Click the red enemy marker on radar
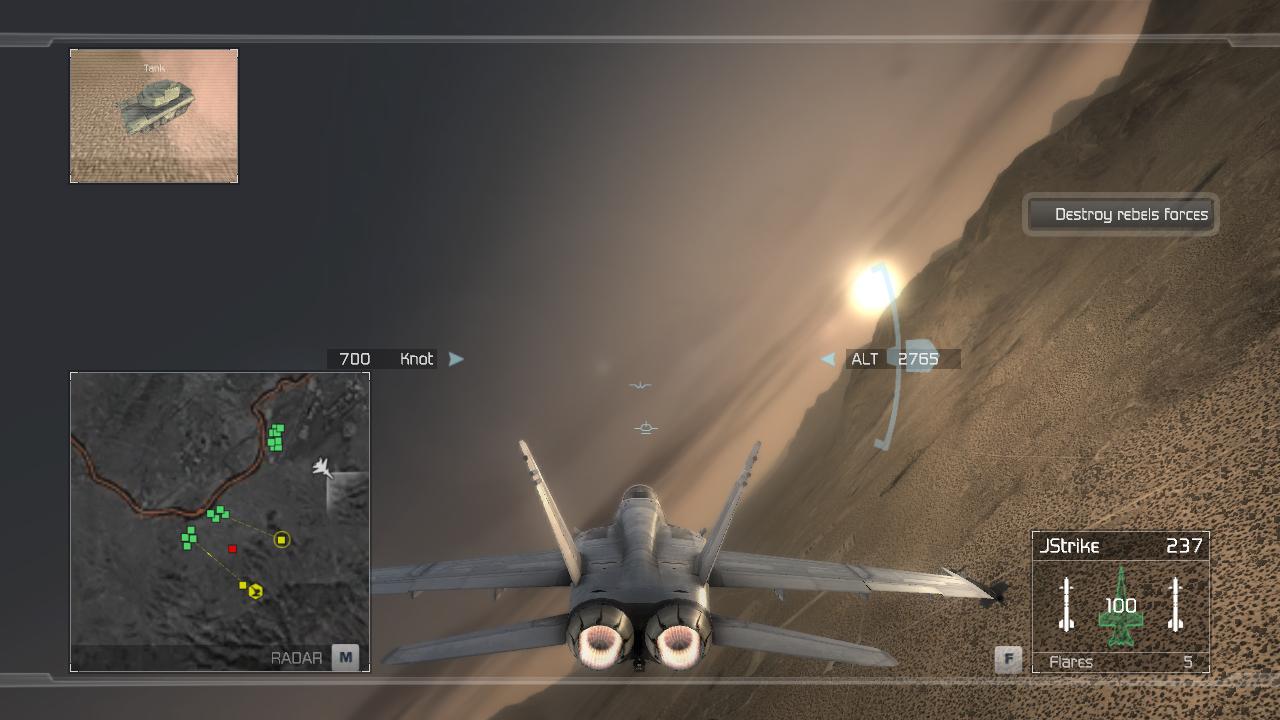 tap(233, 548)
